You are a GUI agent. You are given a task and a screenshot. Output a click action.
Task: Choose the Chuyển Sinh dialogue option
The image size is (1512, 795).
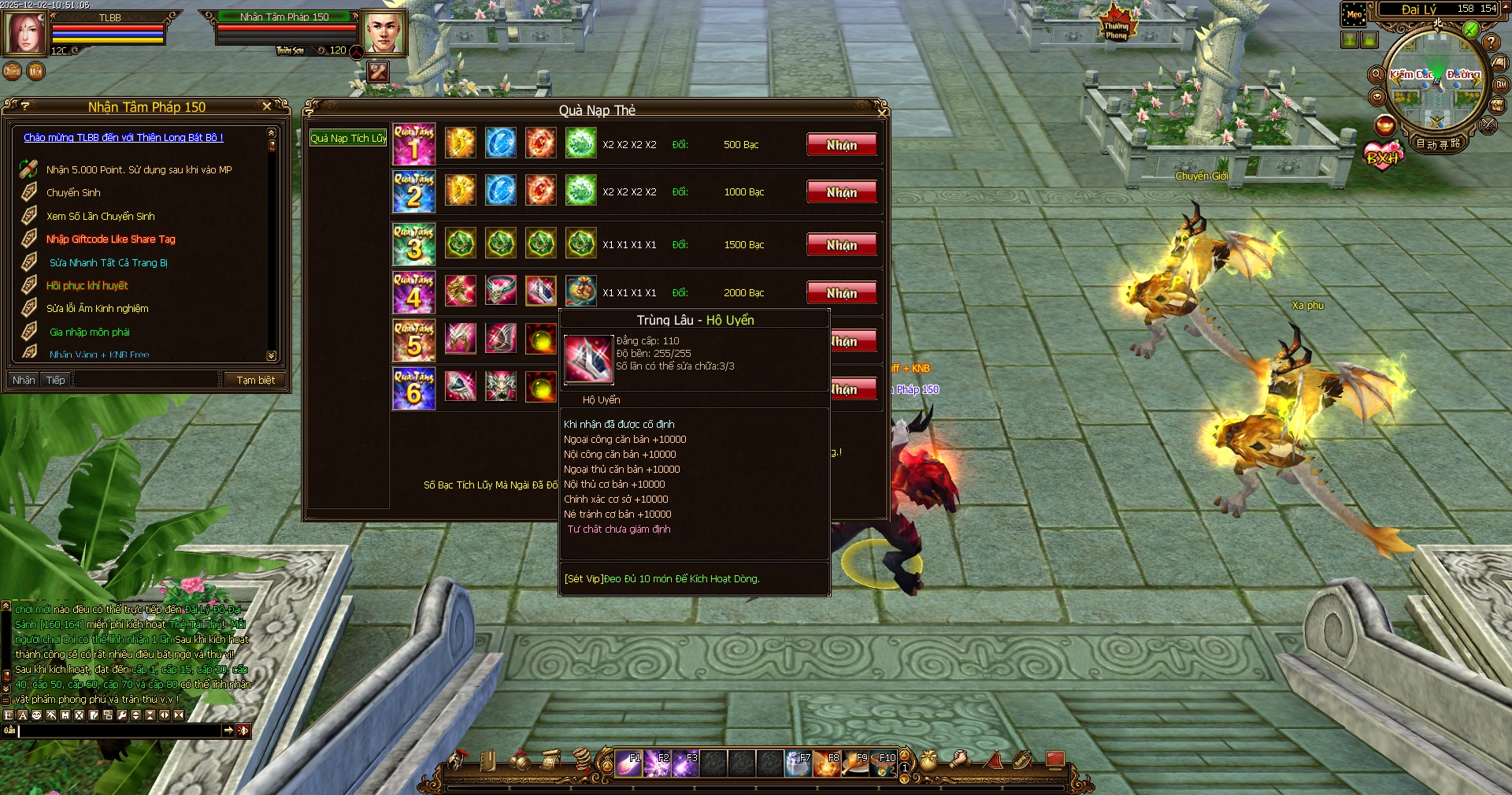click(x=73, y=193)
